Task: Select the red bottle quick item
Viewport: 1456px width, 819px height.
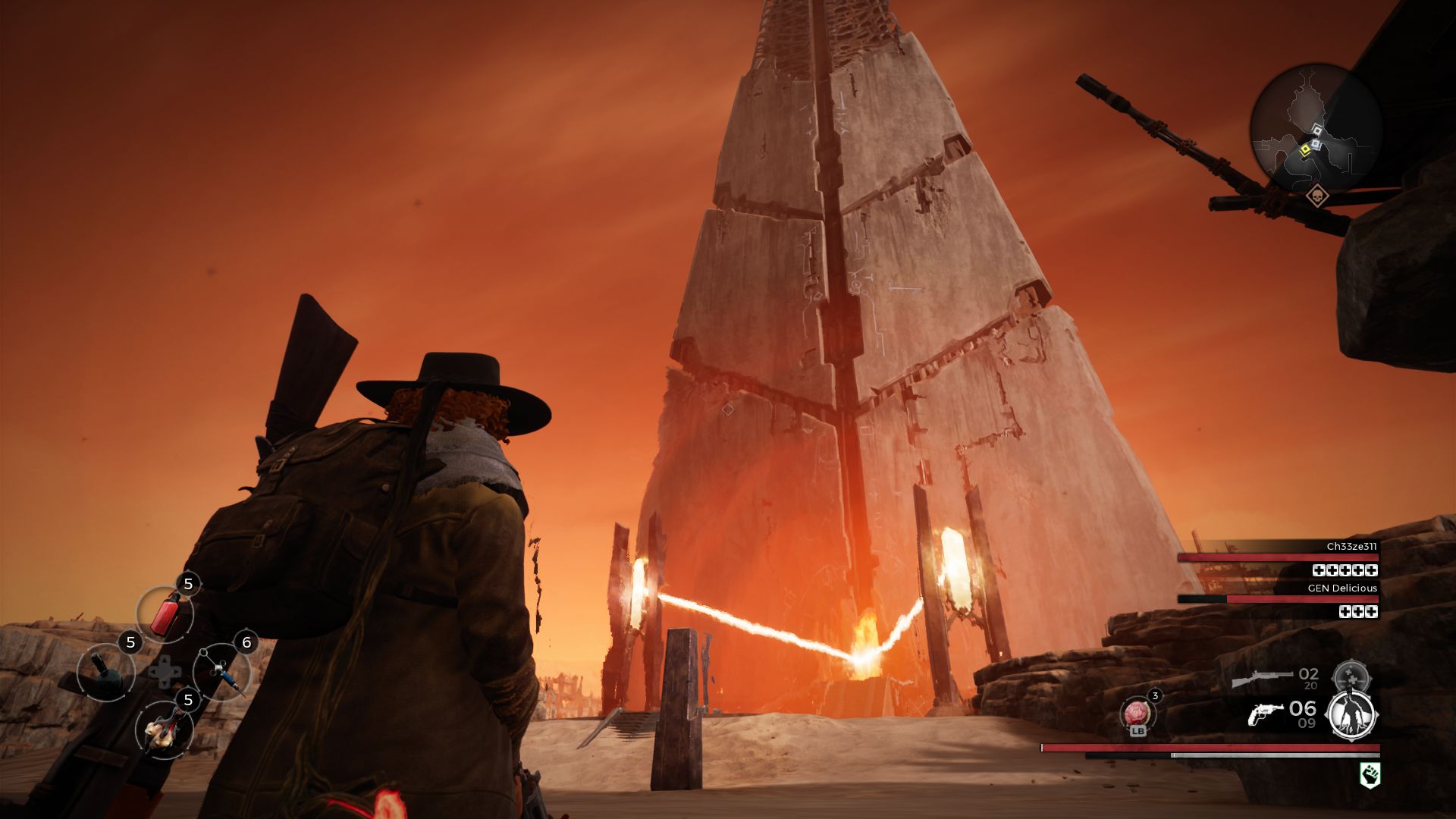Action: (165, 613)
